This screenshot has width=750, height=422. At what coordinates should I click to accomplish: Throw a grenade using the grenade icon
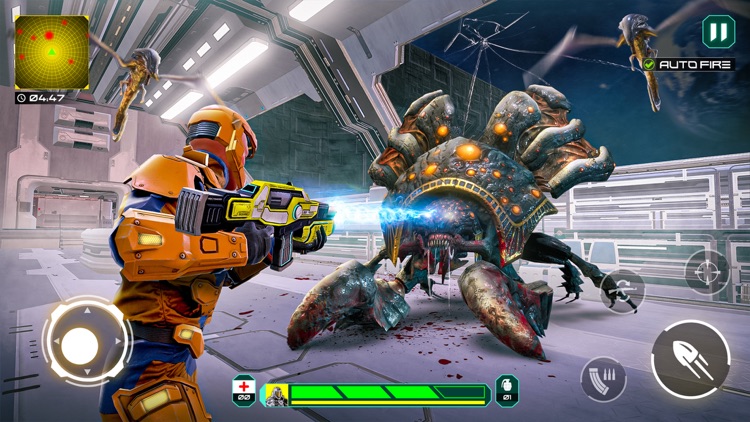507,390
